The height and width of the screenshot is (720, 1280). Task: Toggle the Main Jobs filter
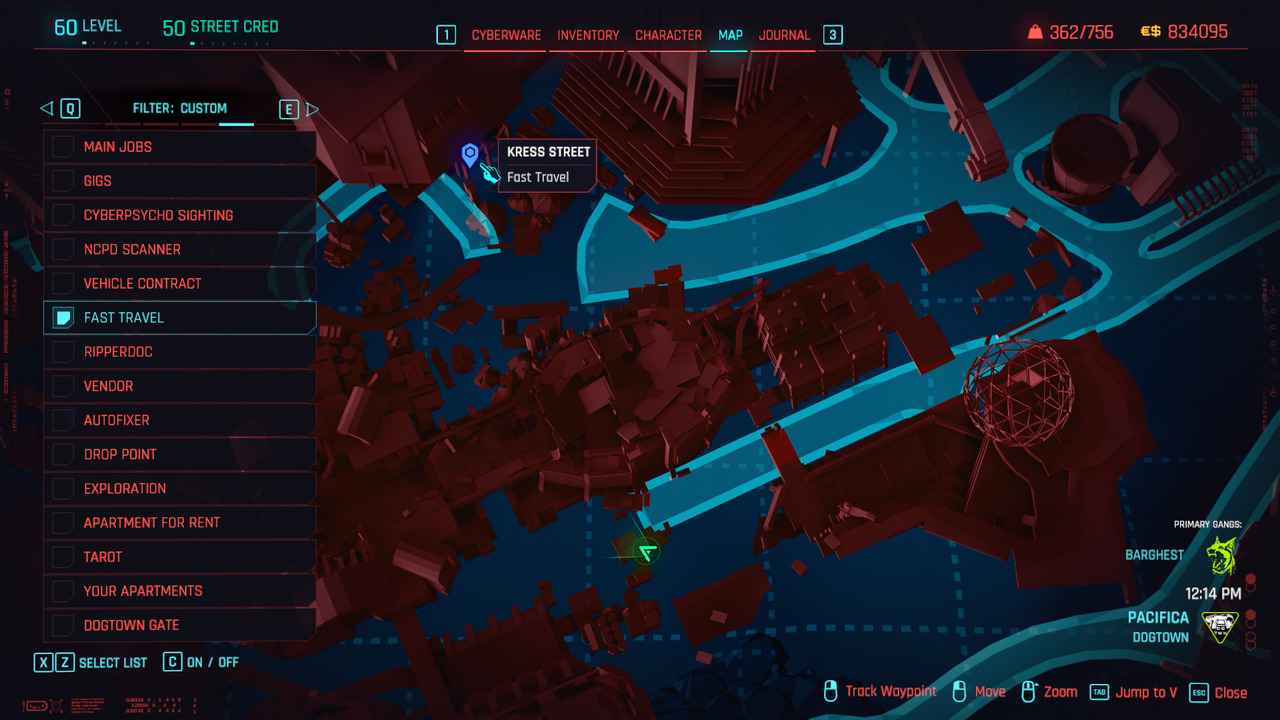click(x=63, y=147)
